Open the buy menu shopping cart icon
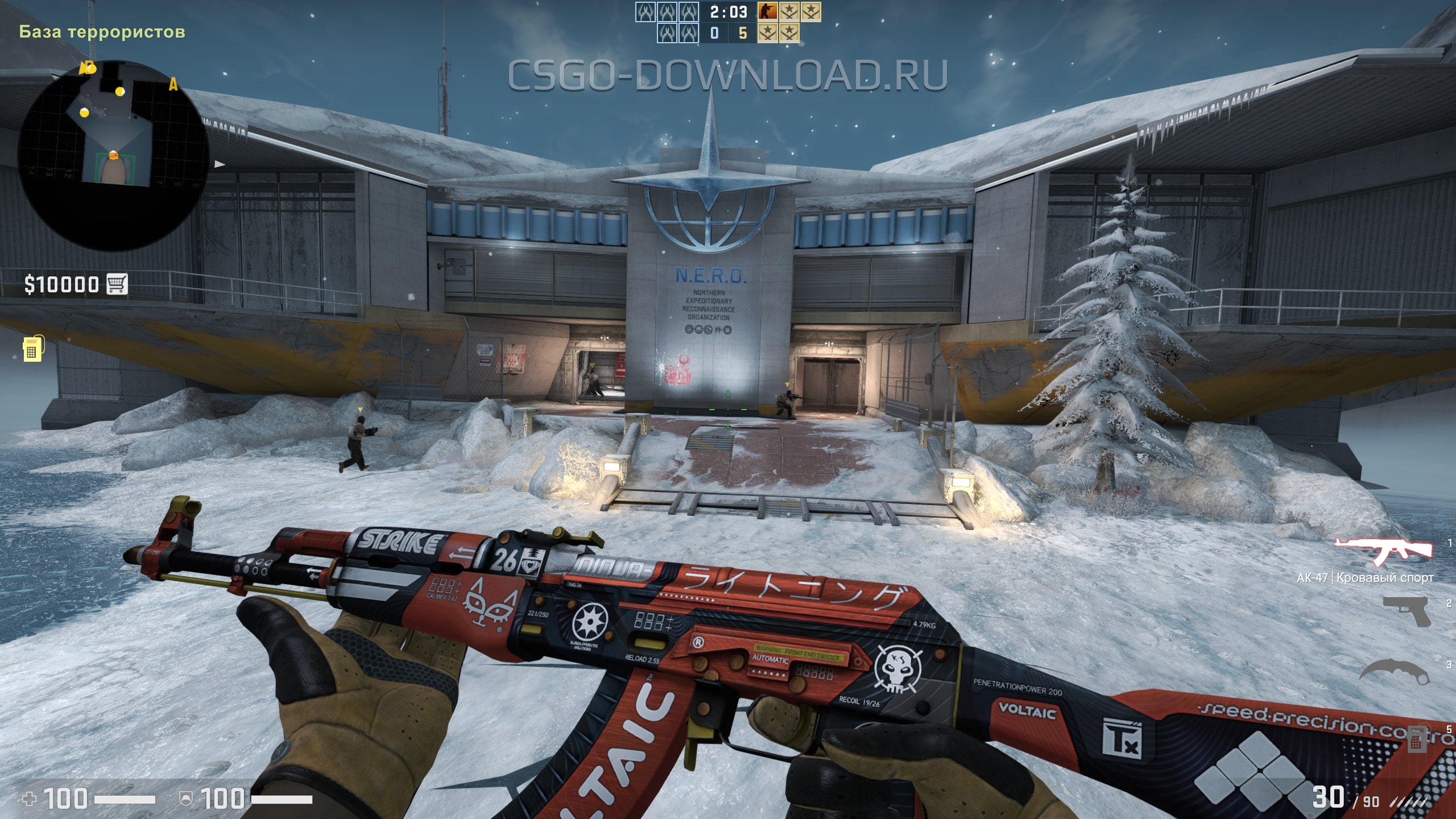This screenshot has width=1456, height=819. pyautogui.click(x=117, y=283)
